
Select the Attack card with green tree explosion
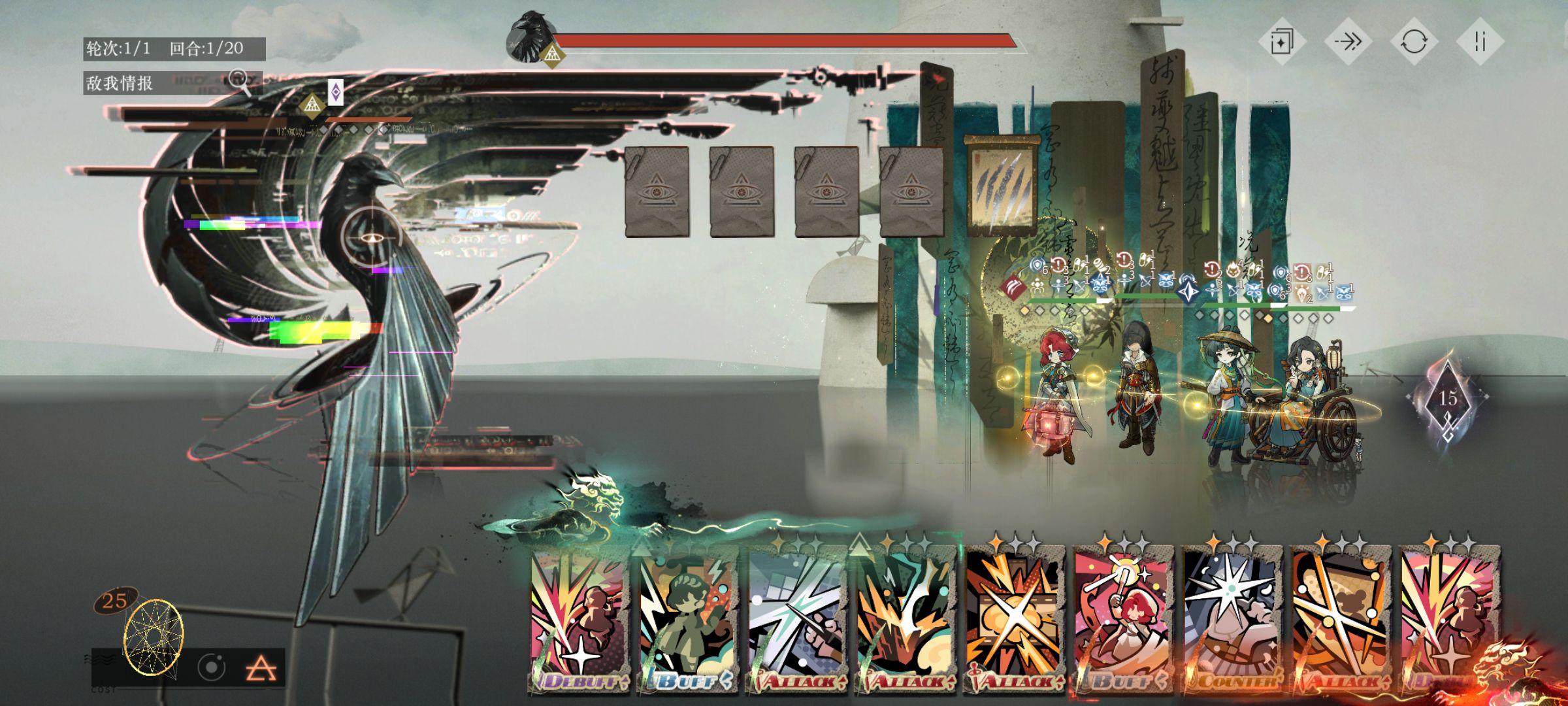point(906,621)
